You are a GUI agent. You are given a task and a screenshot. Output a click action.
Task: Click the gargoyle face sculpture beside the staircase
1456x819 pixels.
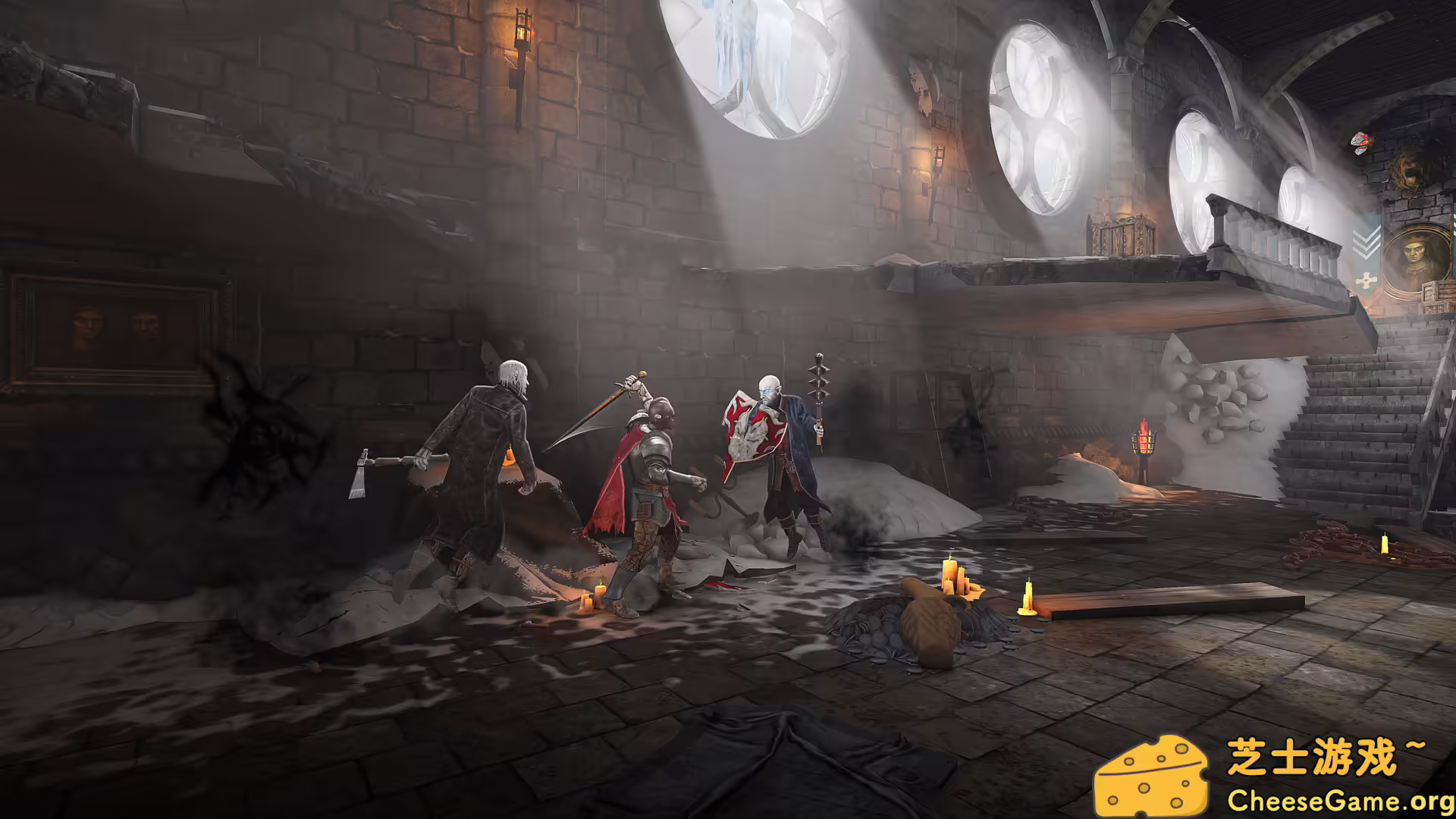(1407, 171)
